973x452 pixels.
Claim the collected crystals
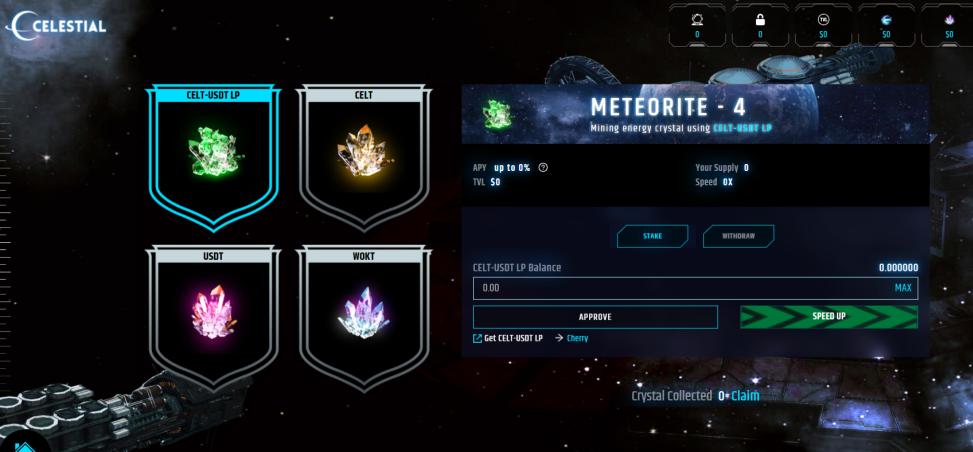[746, 396]
